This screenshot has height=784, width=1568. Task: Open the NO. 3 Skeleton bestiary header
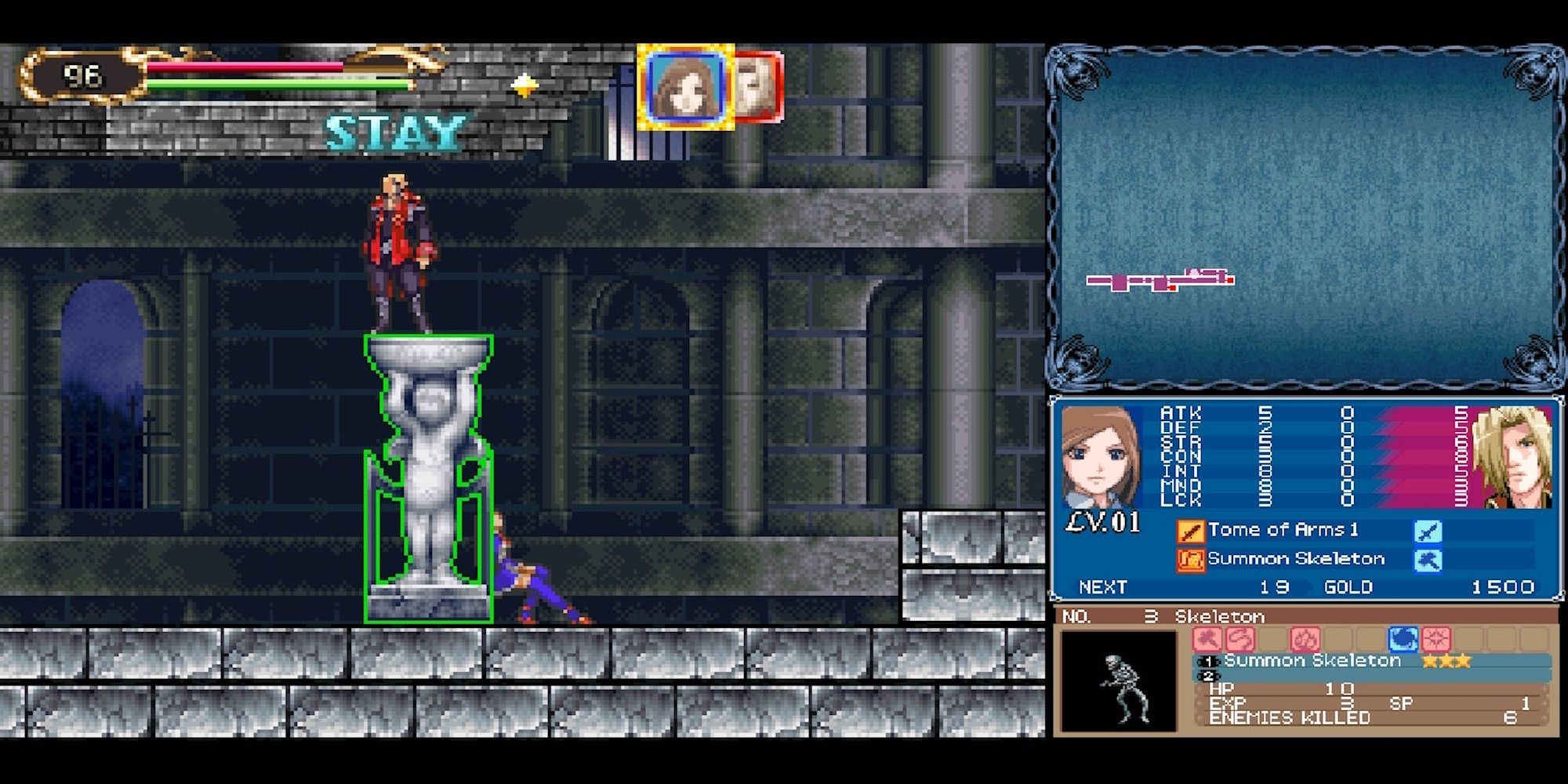[x=1163, y=616]
